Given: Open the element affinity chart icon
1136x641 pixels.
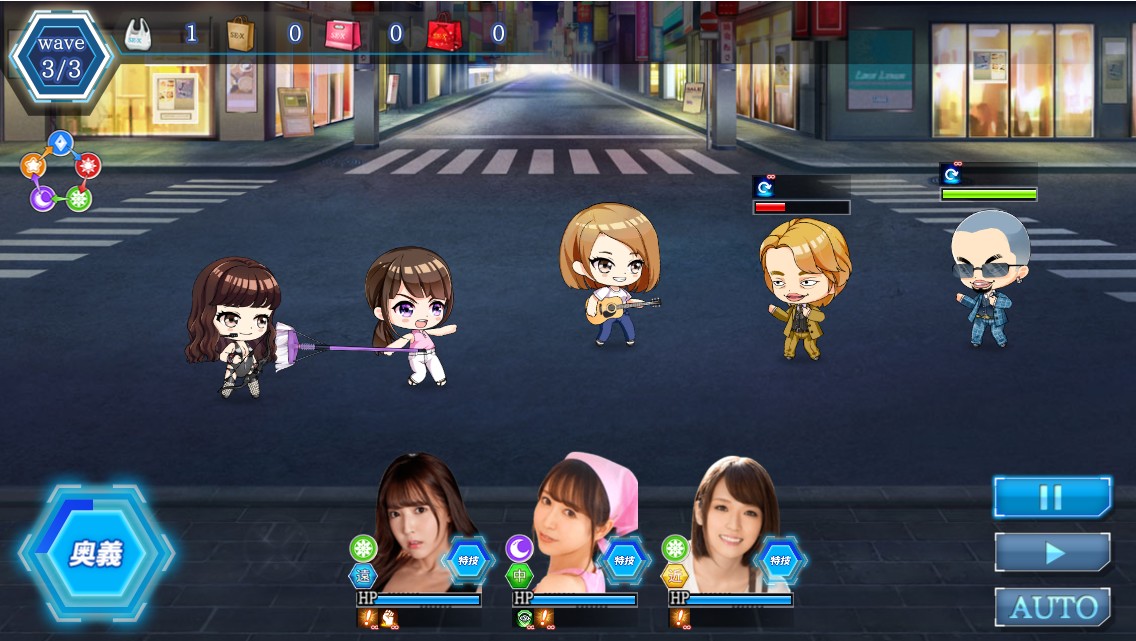Looking at the screenshot, I should pos(61,172).
